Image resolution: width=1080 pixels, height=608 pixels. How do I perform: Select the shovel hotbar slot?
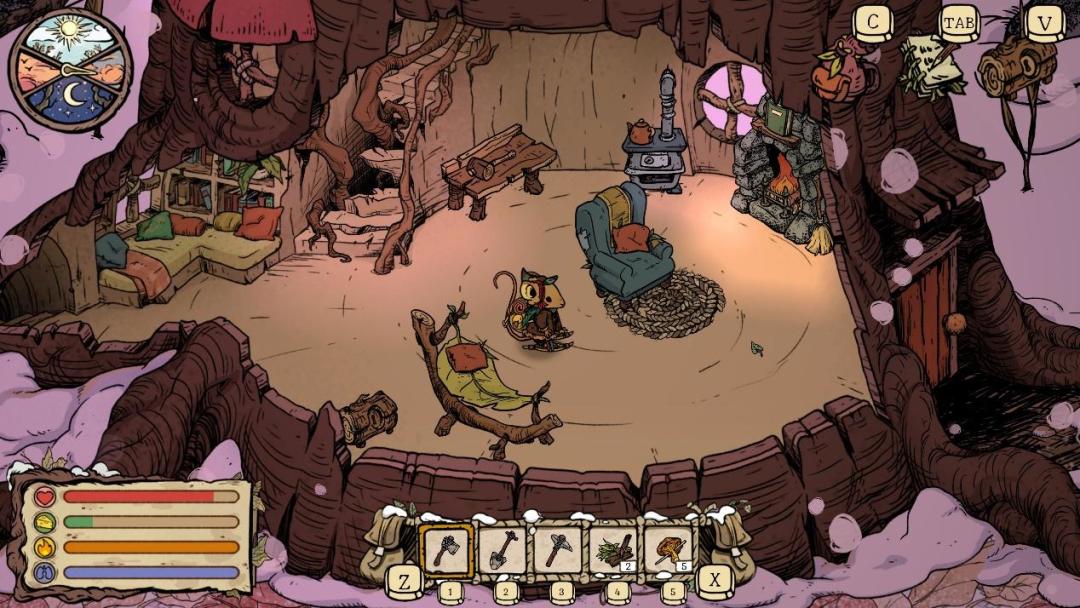502,550
